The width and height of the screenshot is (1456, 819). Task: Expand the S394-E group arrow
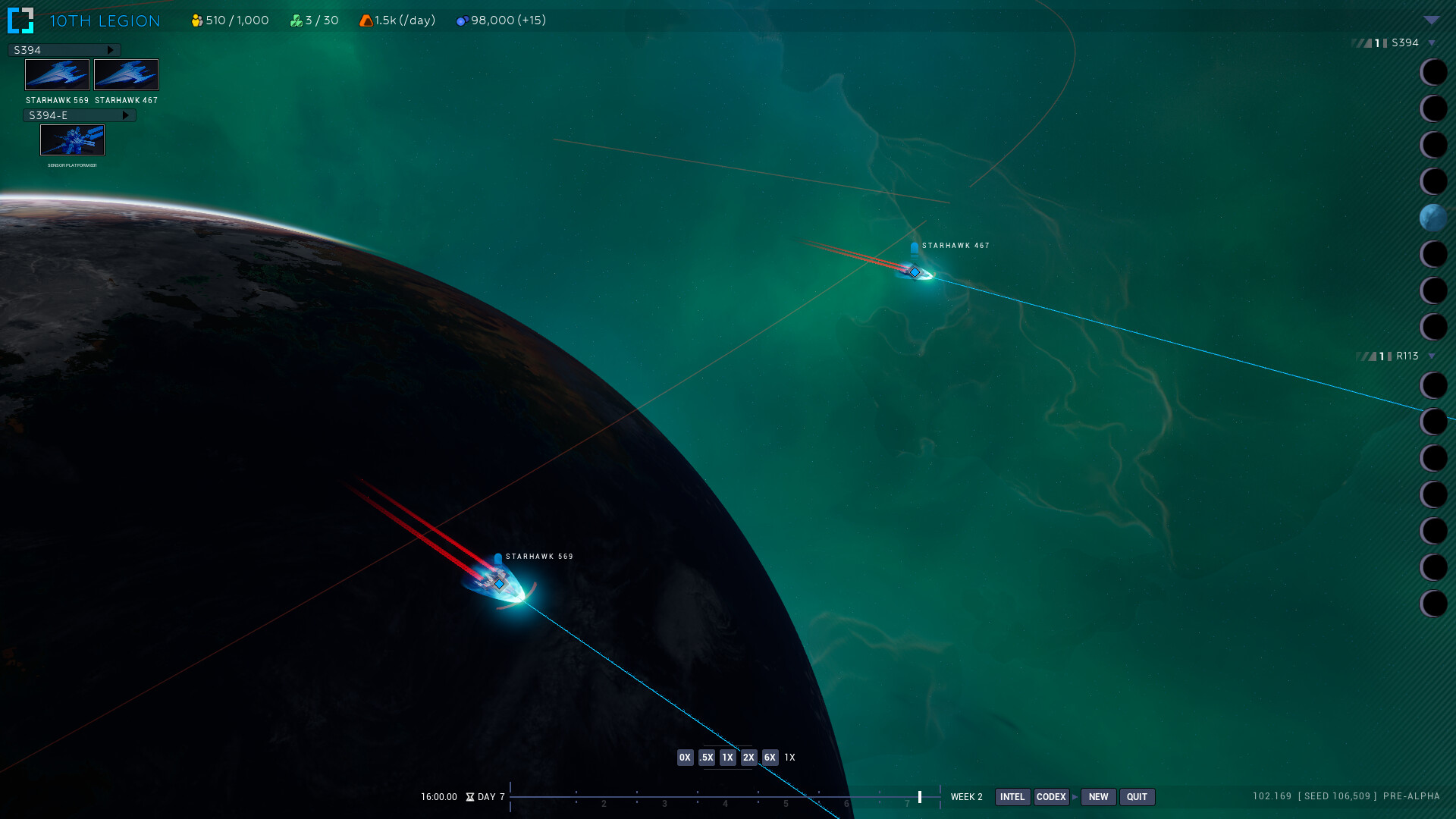(127, 115)
